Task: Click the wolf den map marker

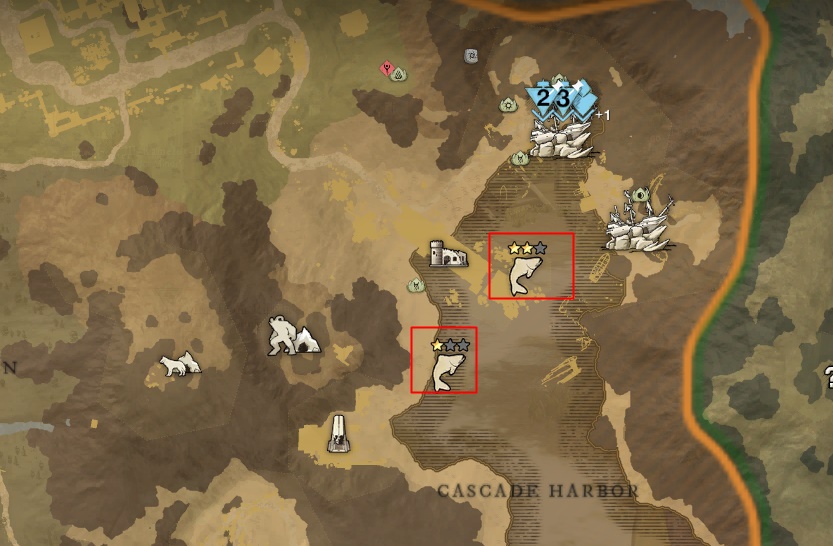Action: tap(181, 365)
